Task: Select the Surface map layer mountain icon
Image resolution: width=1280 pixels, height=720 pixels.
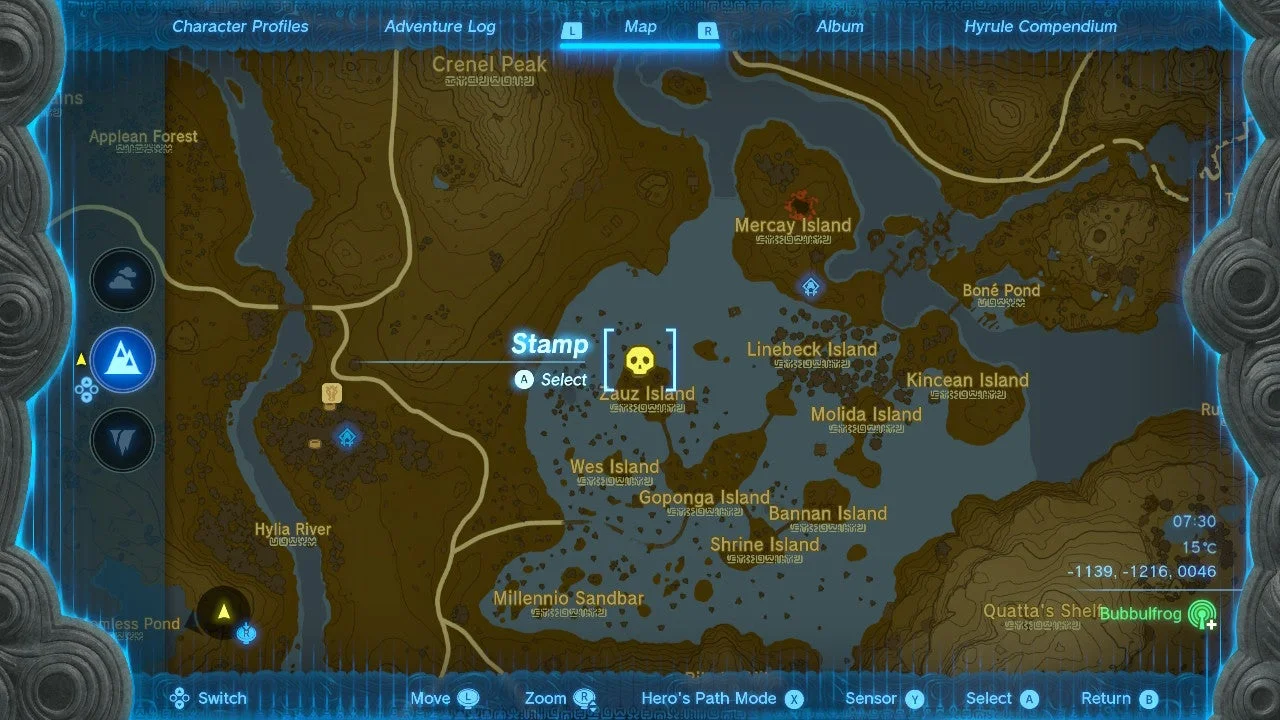Action: tap(122, 360)
